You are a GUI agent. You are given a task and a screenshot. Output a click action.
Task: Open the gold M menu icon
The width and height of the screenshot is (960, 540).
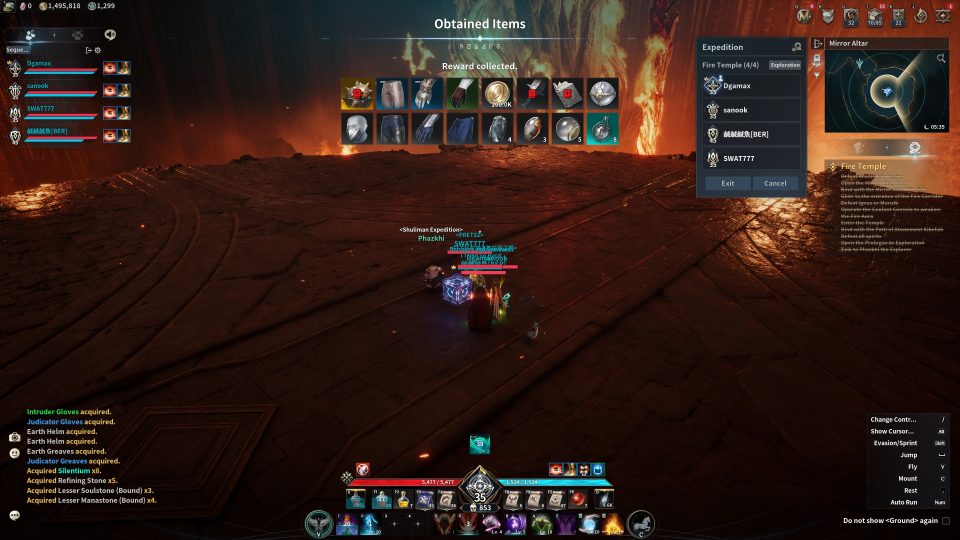pos(805,15)
